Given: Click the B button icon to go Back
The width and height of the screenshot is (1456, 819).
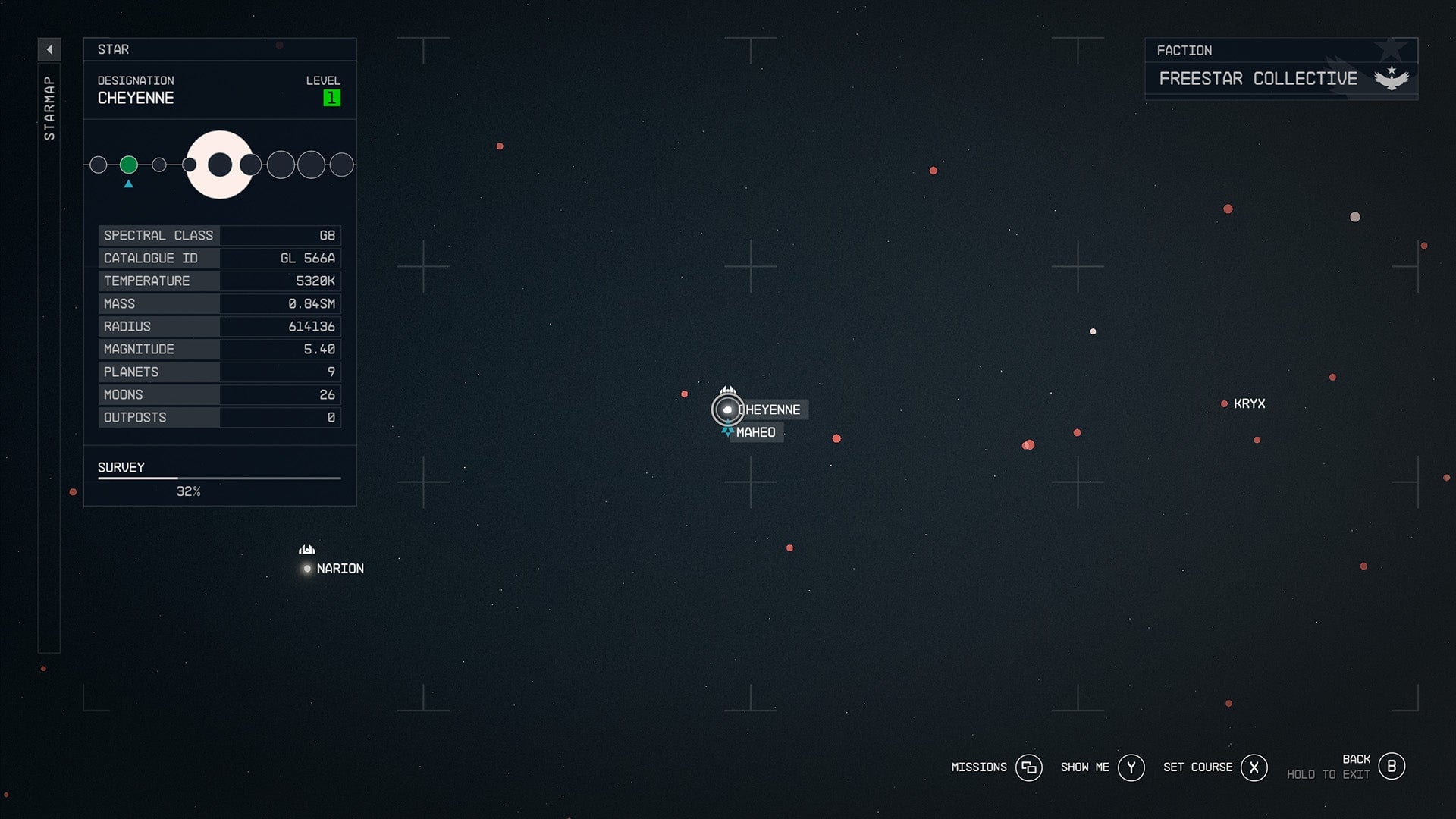Looking at the screenshot, I should pos(1392,766).
